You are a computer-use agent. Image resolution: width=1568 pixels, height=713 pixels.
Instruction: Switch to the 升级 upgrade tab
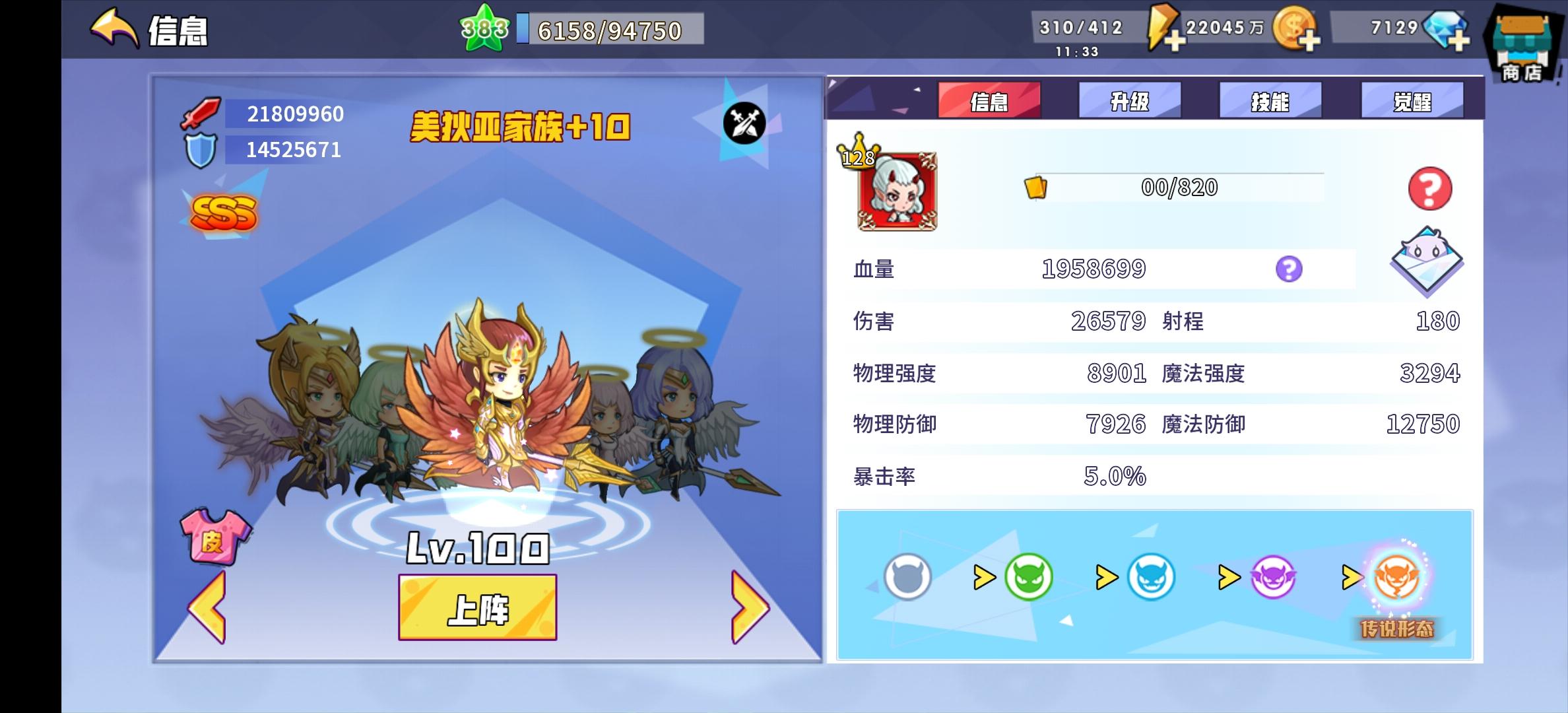click(1130, 100)
